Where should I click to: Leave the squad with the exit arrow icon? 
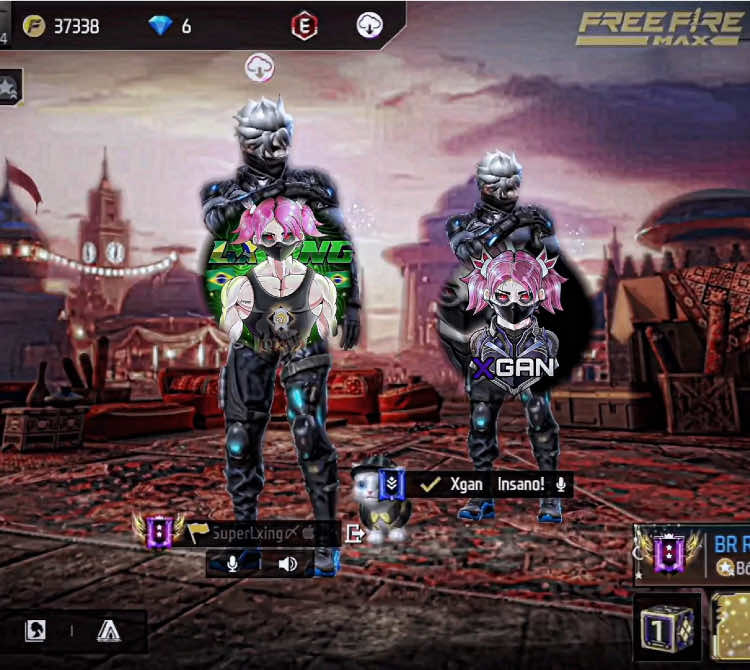click(x=354, y=533)
